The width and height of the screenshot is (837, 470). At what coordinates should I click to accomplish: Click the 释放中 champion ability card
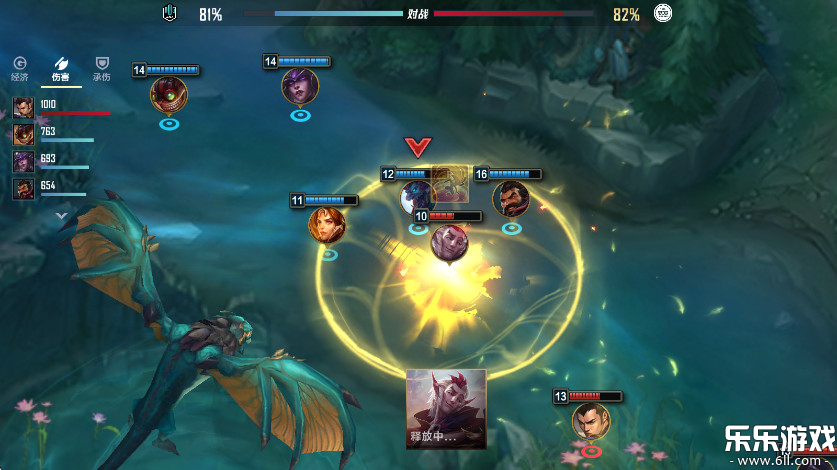pyautogui.click(x=446, y=409)
